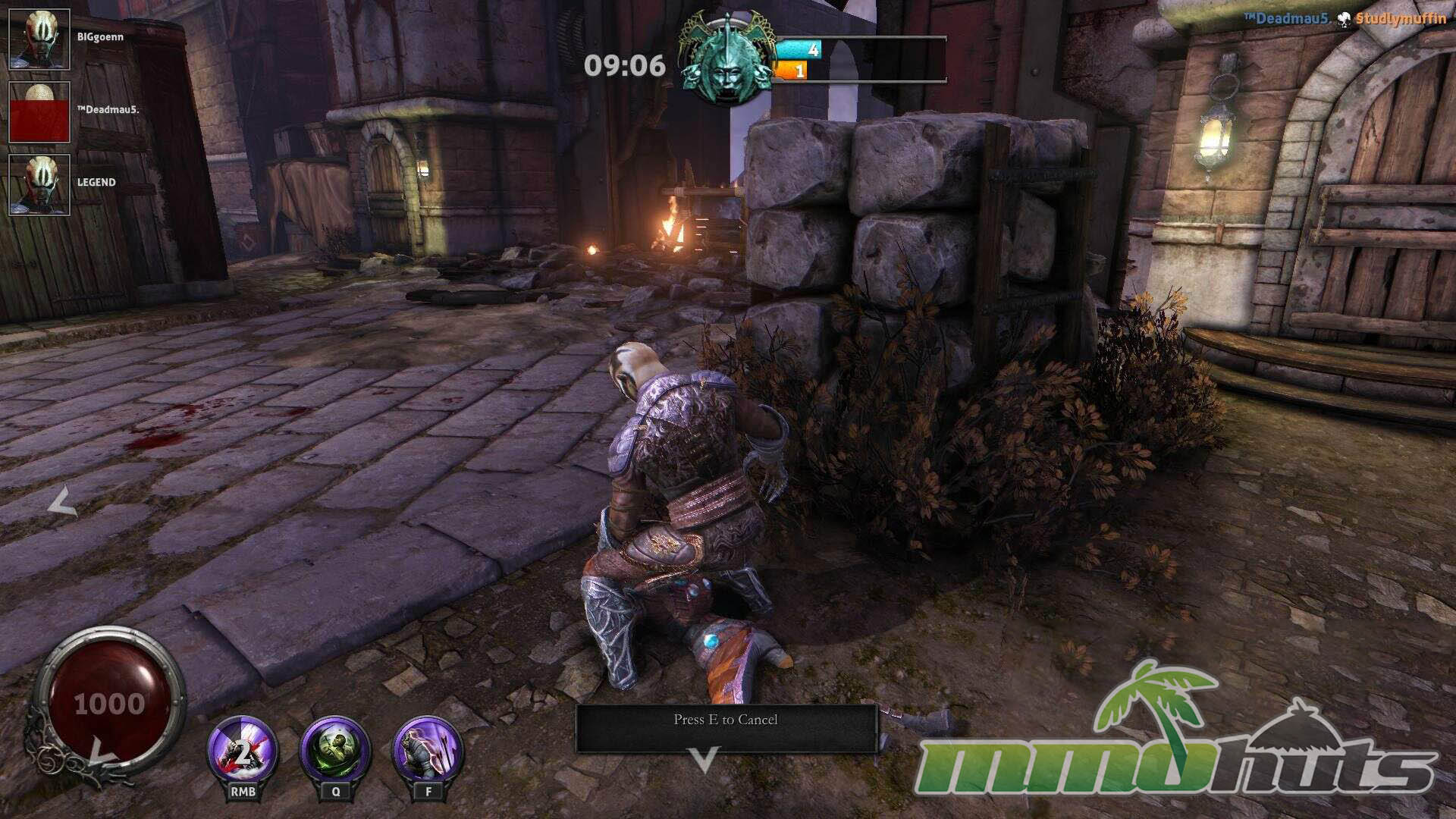
Task: Activate the RMB ability on cooldown
Action: 243,752
